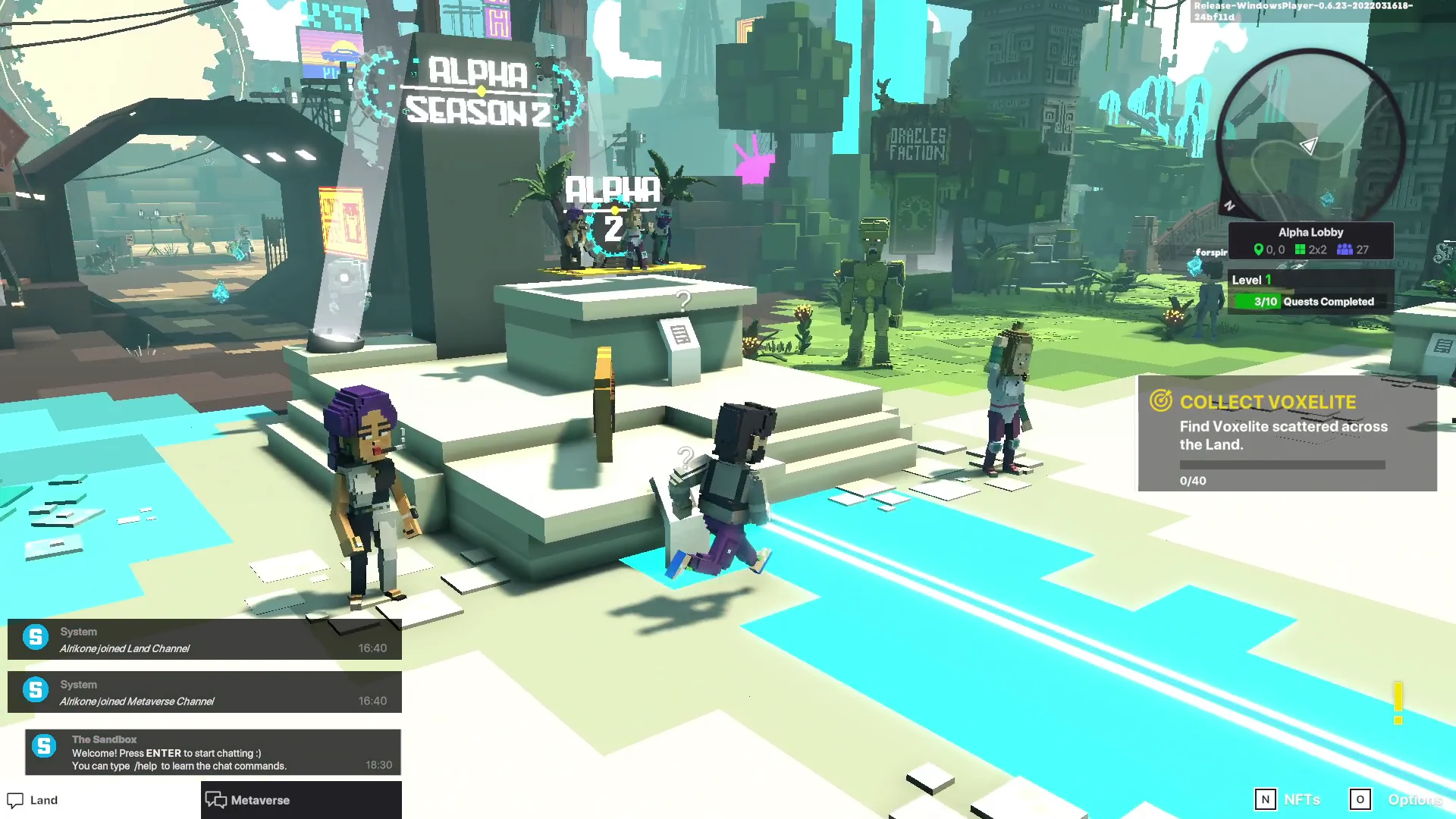Screen dimensions: 1456x819
Task: Click The Sandbox welcome chat message
Action: coord(212,752)
